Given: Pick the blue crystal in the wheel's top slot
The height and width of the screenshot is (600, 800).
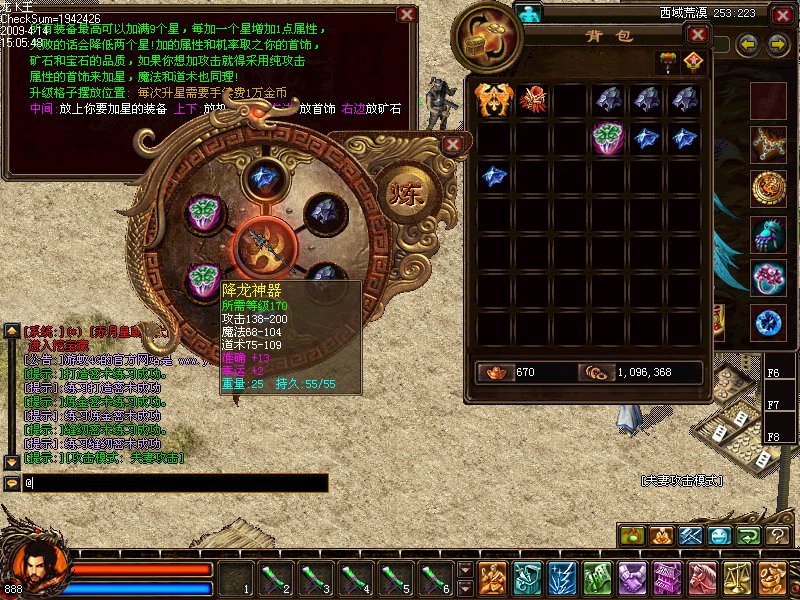Looking at the screenshot, I should tap(263, 176).
